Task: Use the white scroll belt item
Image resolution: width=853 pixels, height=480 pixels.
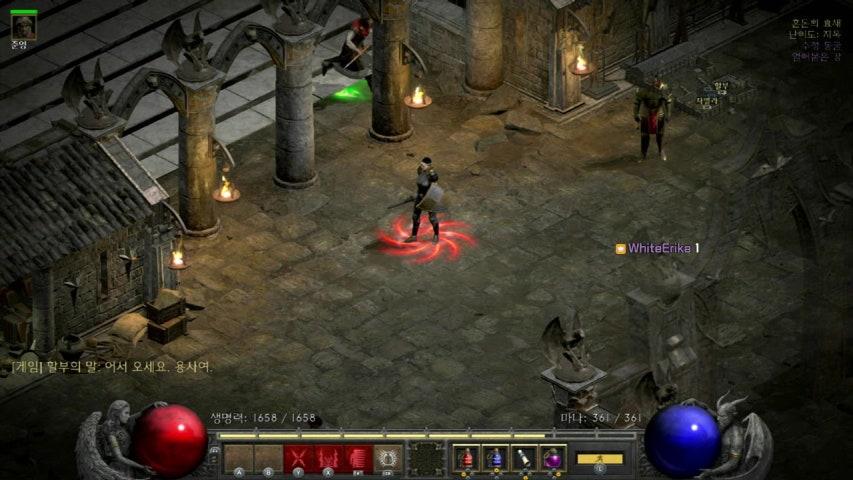Action: tap(524, 458)
